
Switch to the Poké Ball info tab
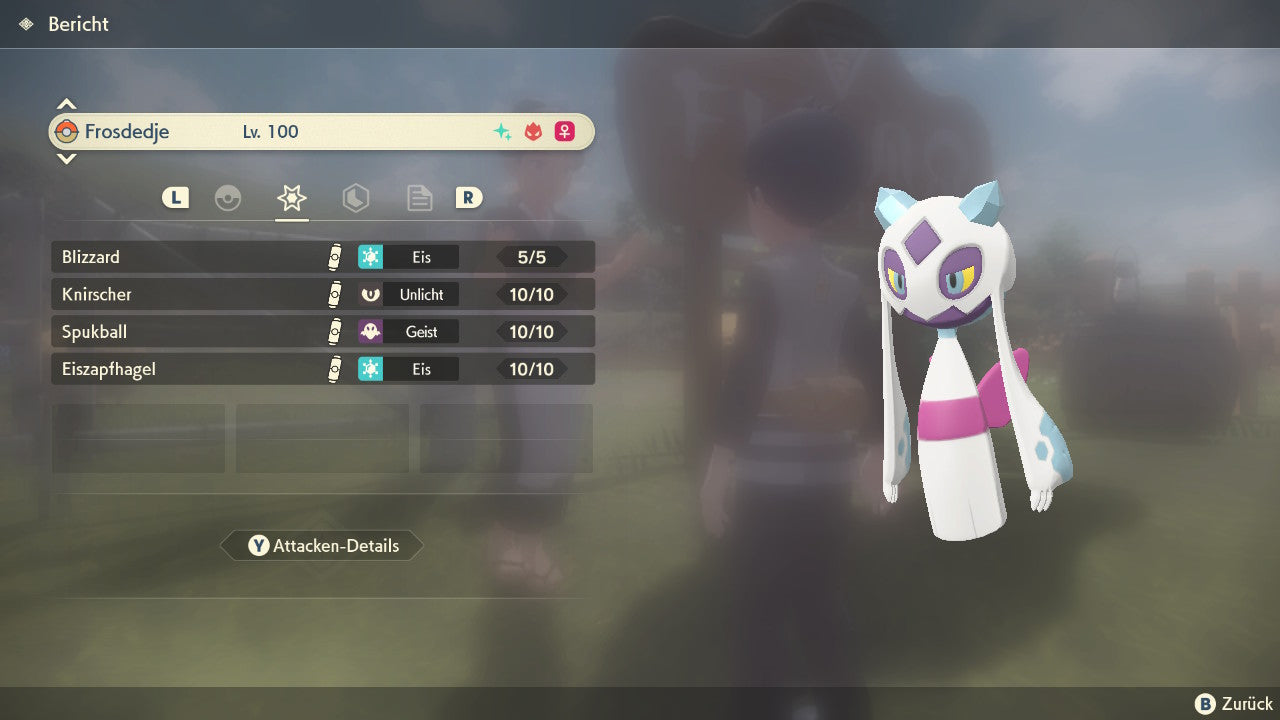(228, 198)
